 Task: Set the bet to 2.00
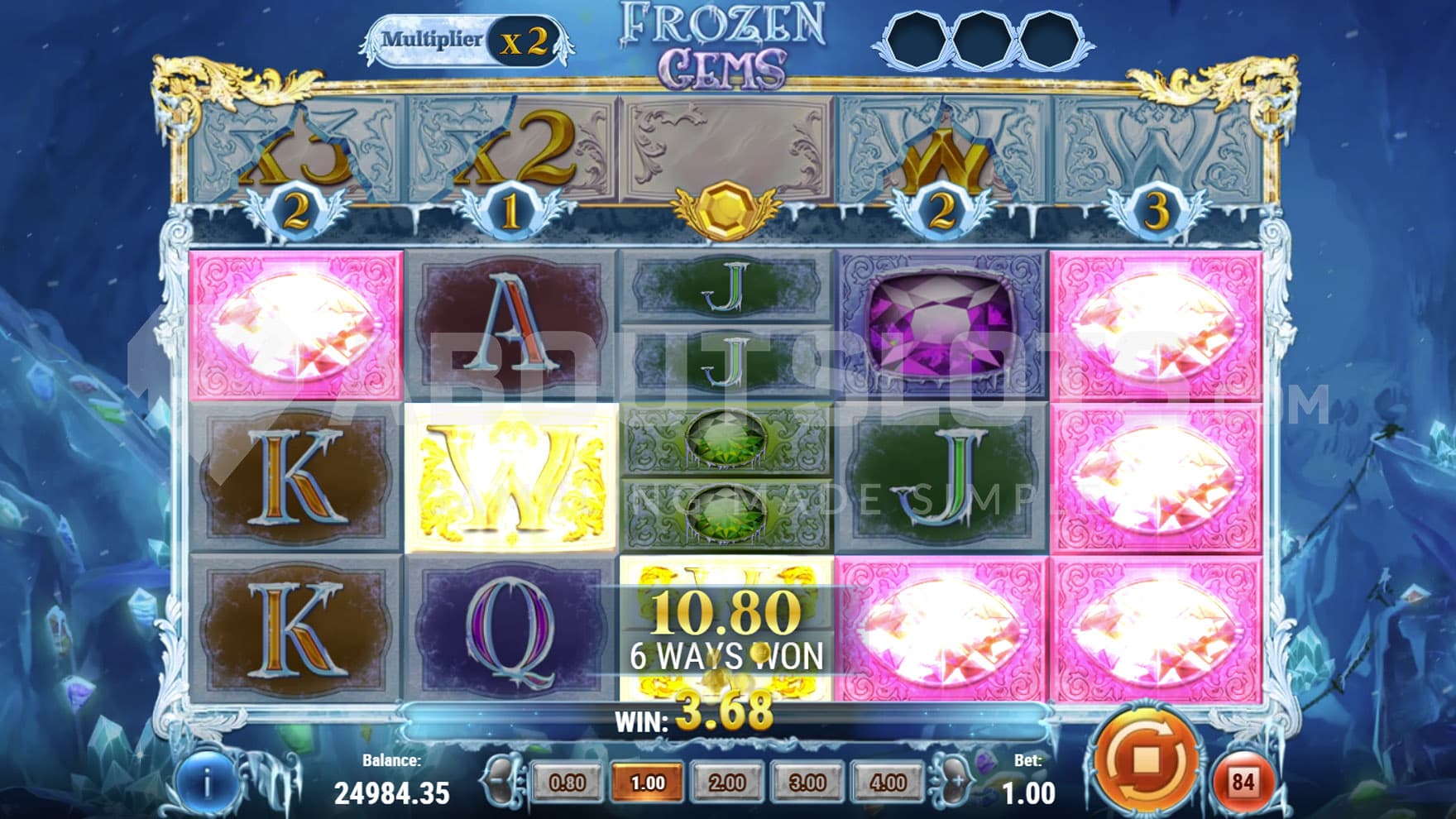727,783
